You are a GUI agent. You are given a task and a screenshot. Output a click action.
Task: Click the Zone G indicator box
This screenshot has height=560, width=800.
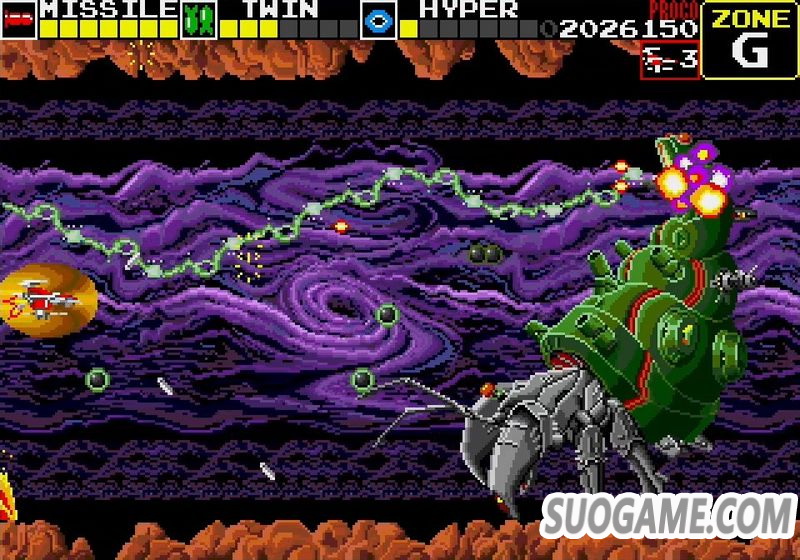[x=749, y=40]
